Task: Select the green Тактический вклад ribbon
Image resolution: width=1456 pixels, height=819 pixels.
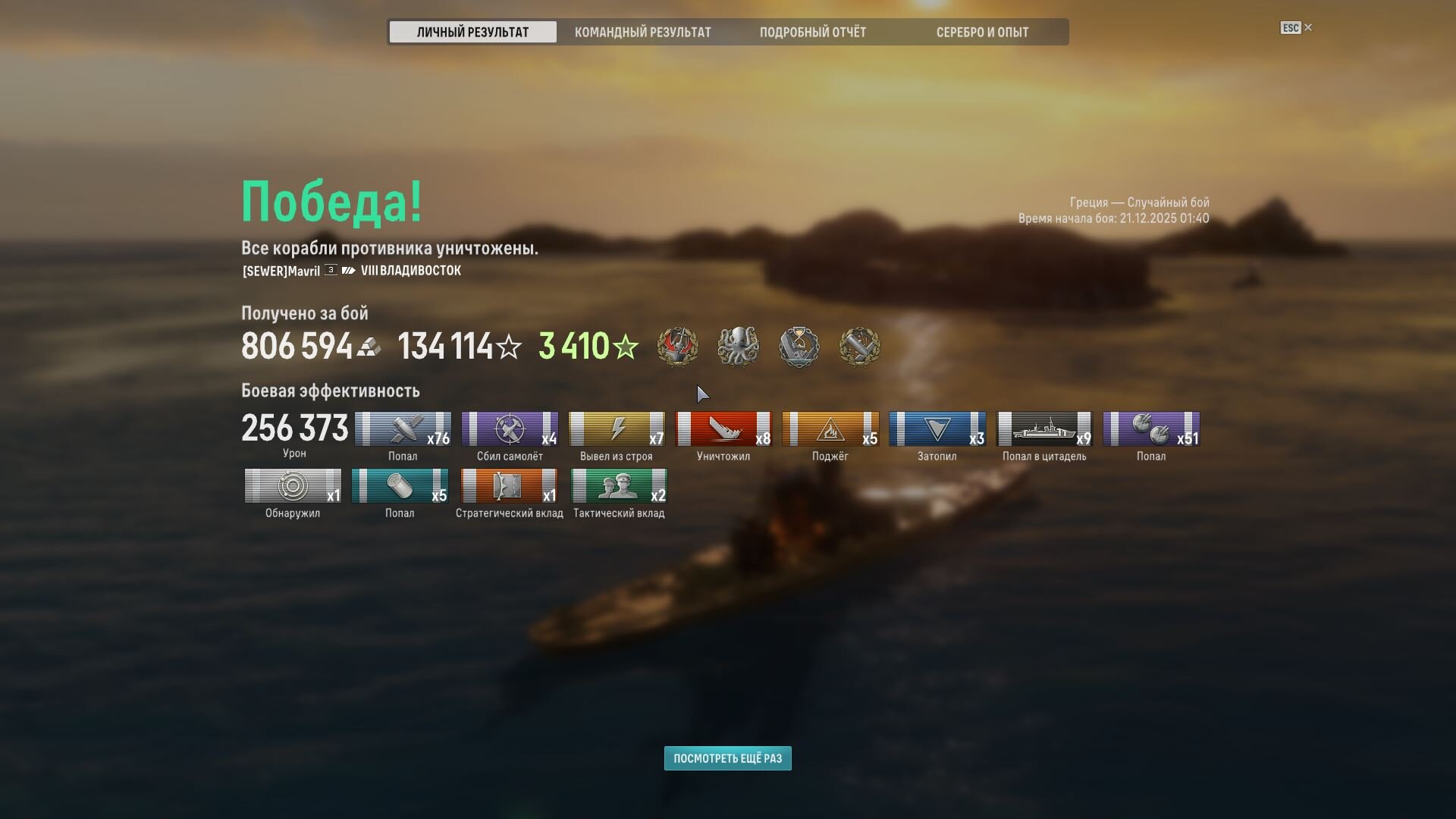Action: [619, 486]
